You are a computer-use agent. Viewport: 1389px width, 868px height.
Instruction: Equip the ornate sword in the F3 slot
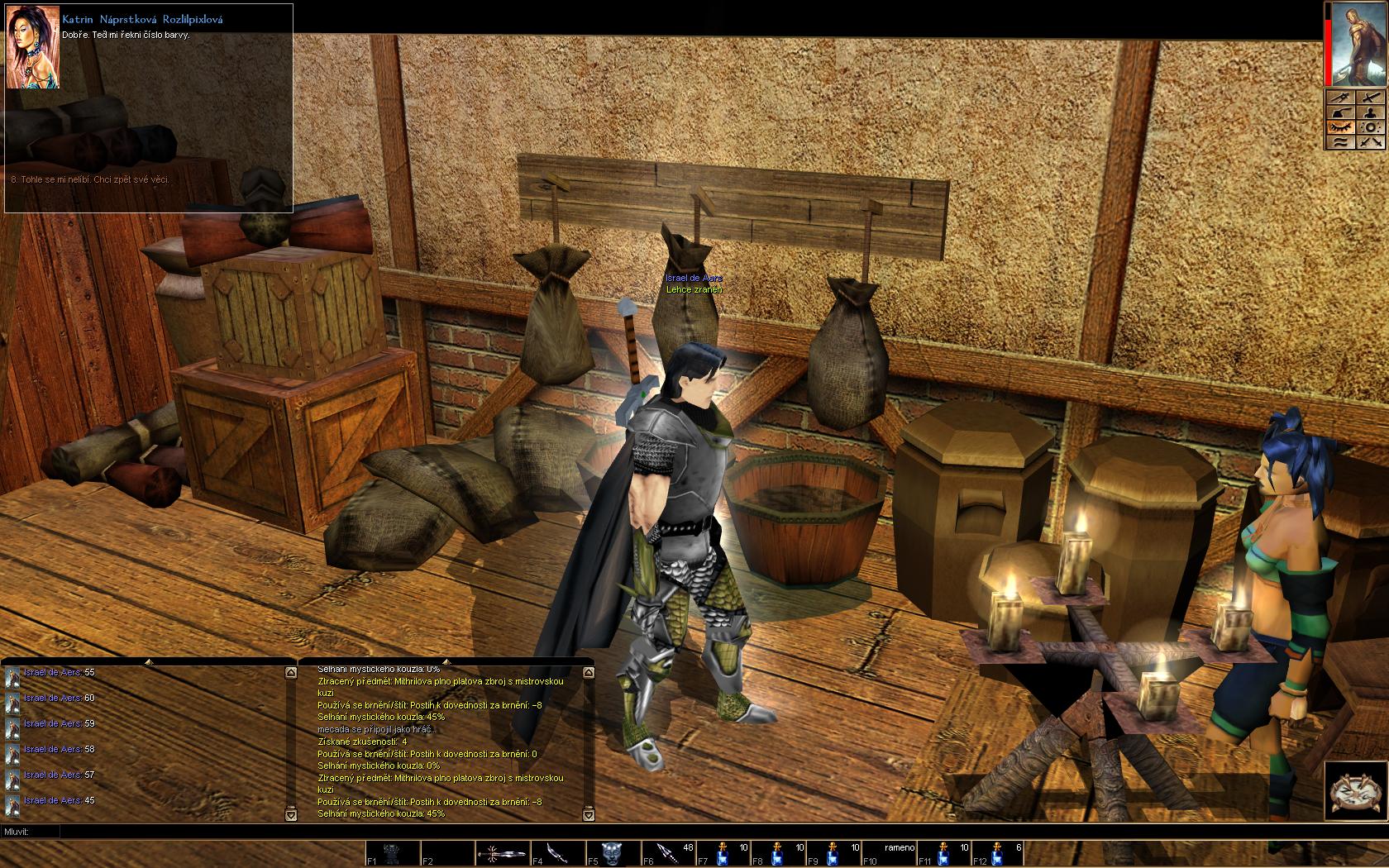pos(504,853)
